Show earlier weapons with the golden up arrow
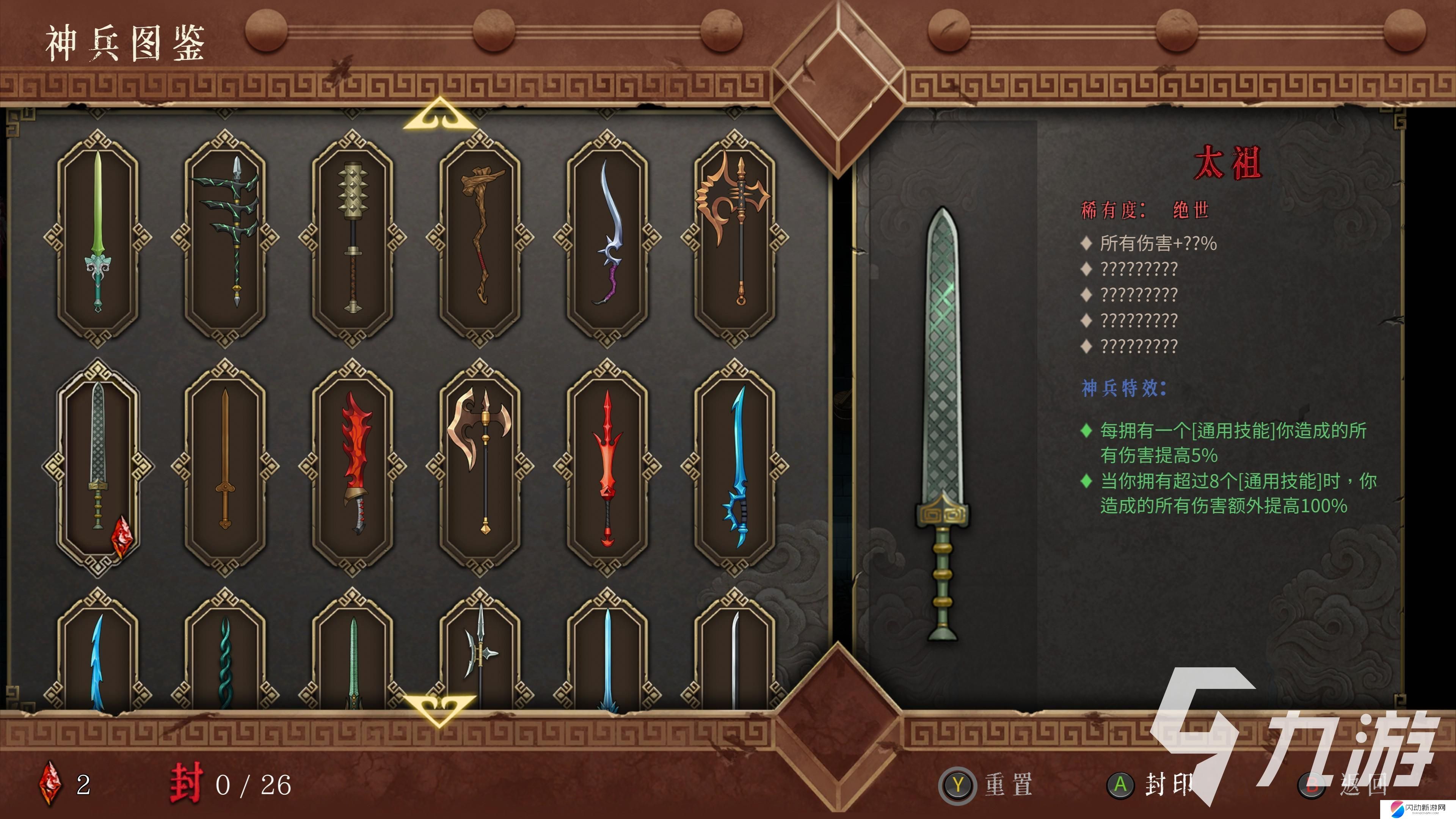This screenshot has width=1456, height=819. [x=439, y=115]
